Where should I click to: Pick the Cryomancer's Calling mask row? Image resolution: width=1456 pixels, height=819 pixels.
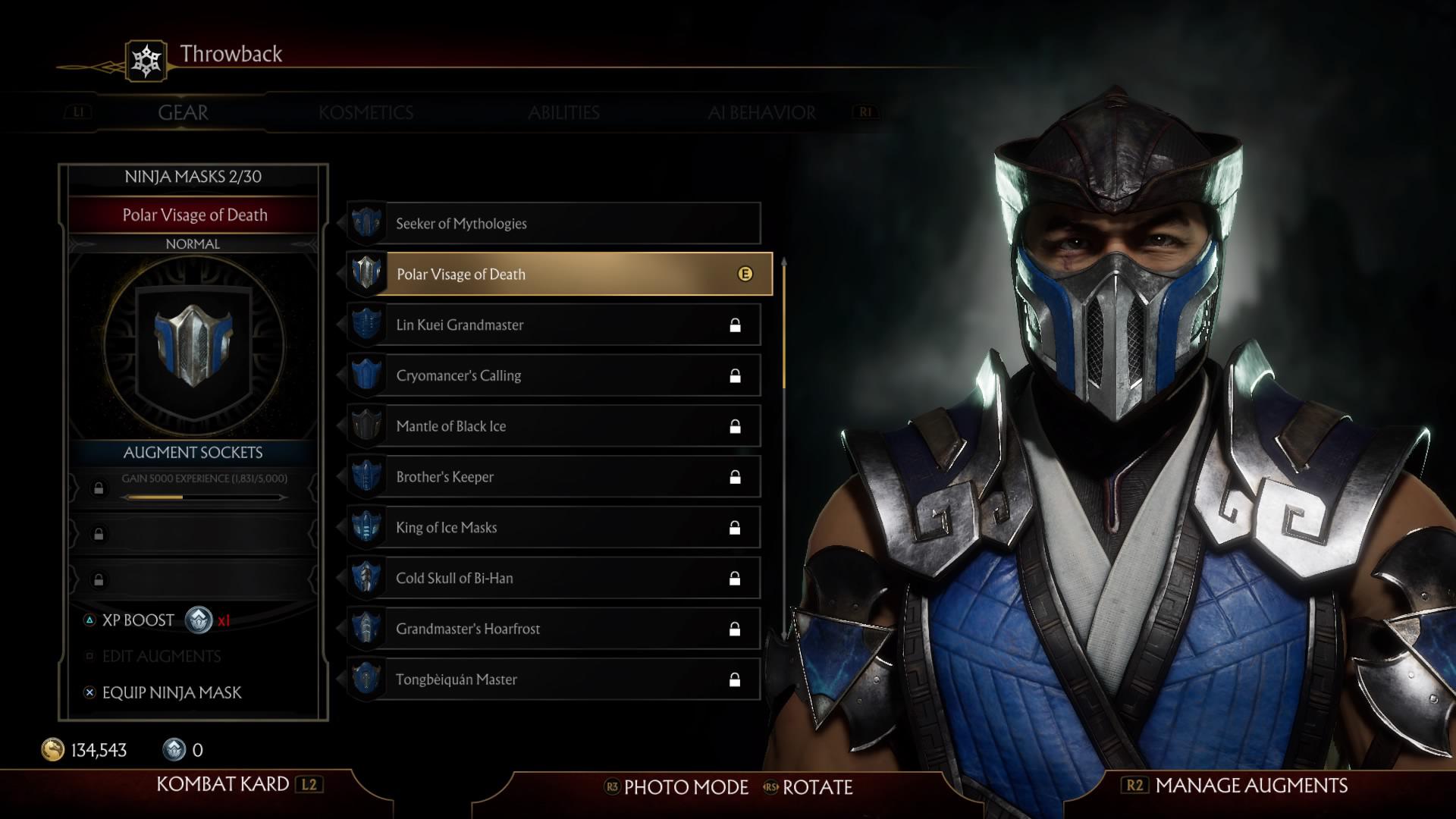(554, 376)
